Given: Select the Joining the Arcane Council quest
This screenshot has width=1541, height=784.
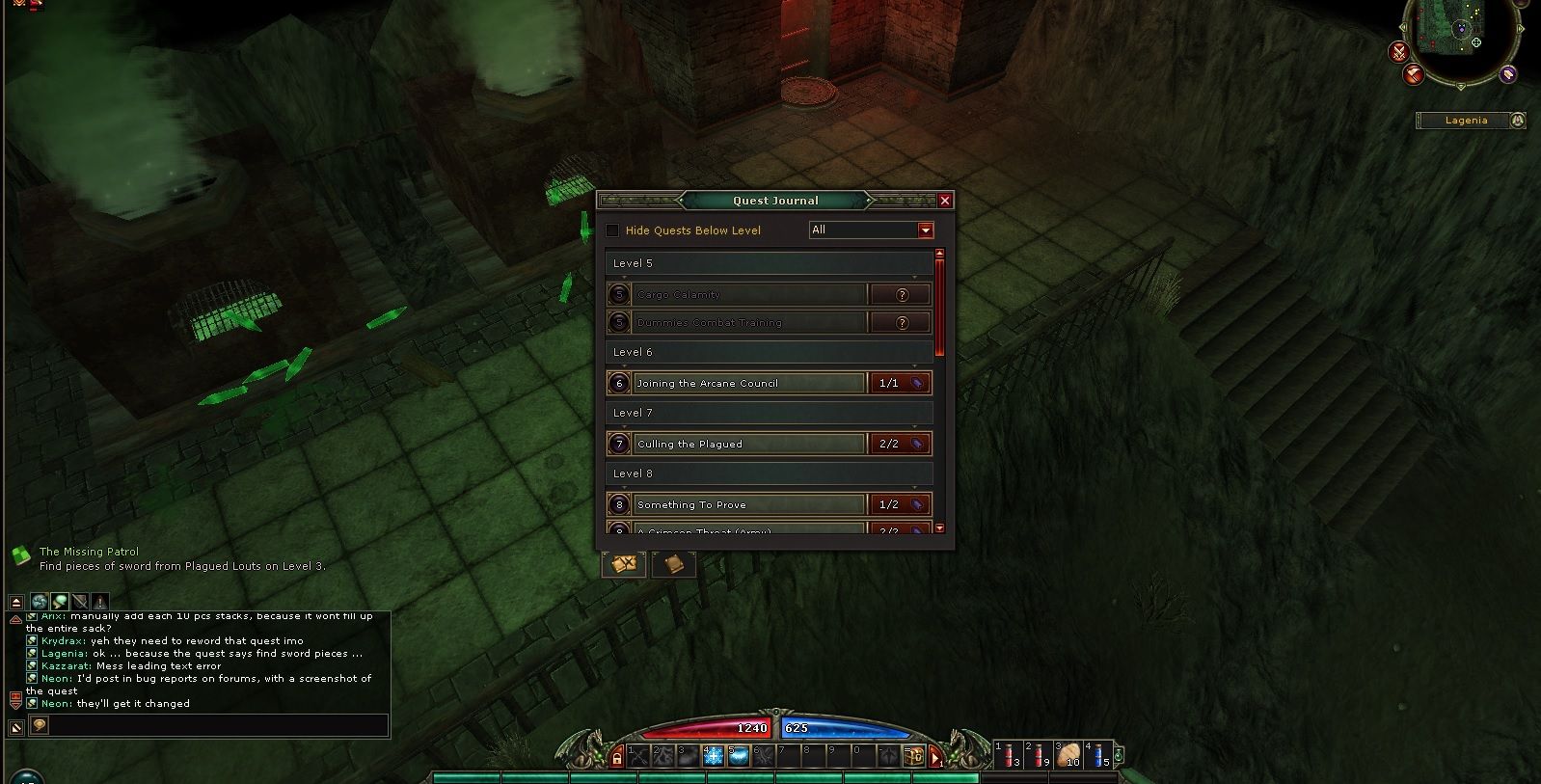Looking at the screenshot, I should tap(749, 384).
